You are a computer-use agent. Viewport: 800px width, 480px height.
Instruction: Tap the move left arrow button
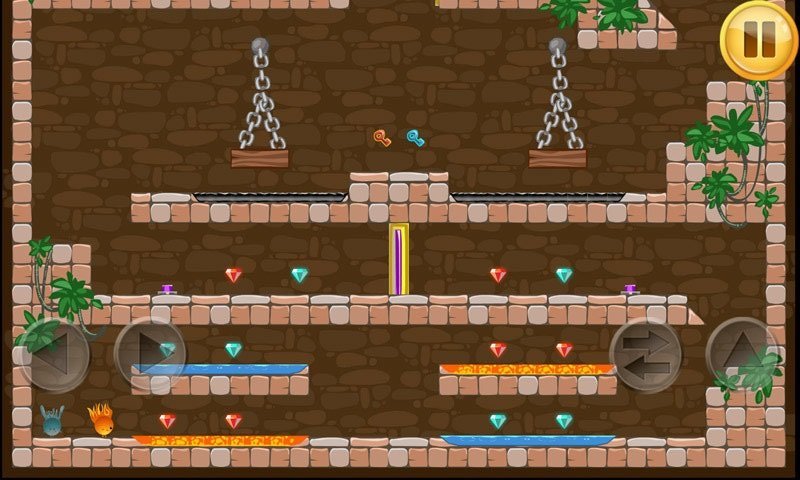pos(53,355)
